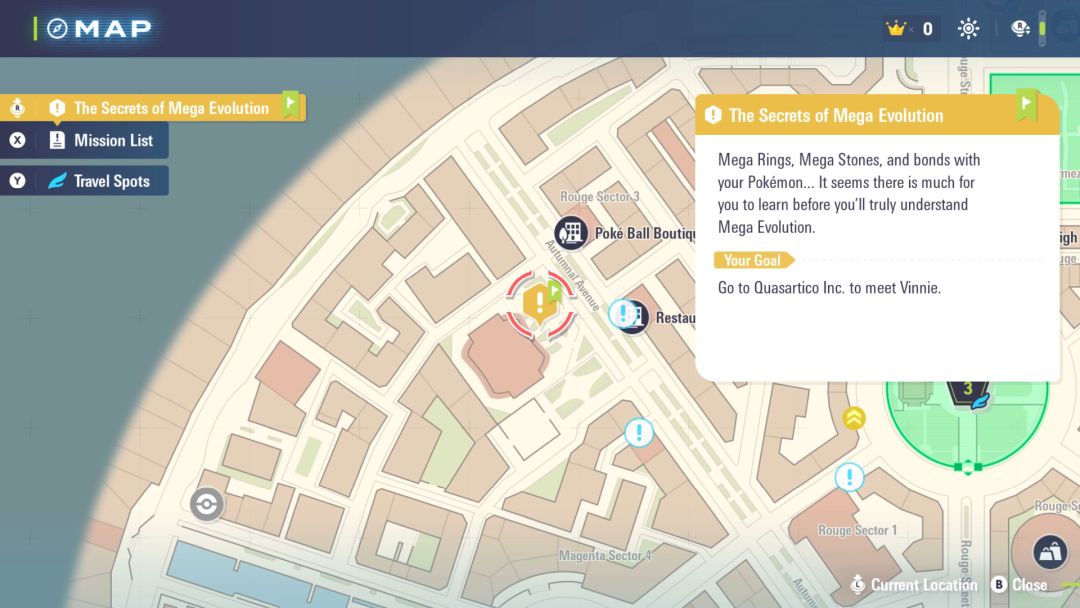Click the yellow main mission marker on map
Viewport: 1080px width, 608px height.
pyautogui.click(x=540, y=300)
